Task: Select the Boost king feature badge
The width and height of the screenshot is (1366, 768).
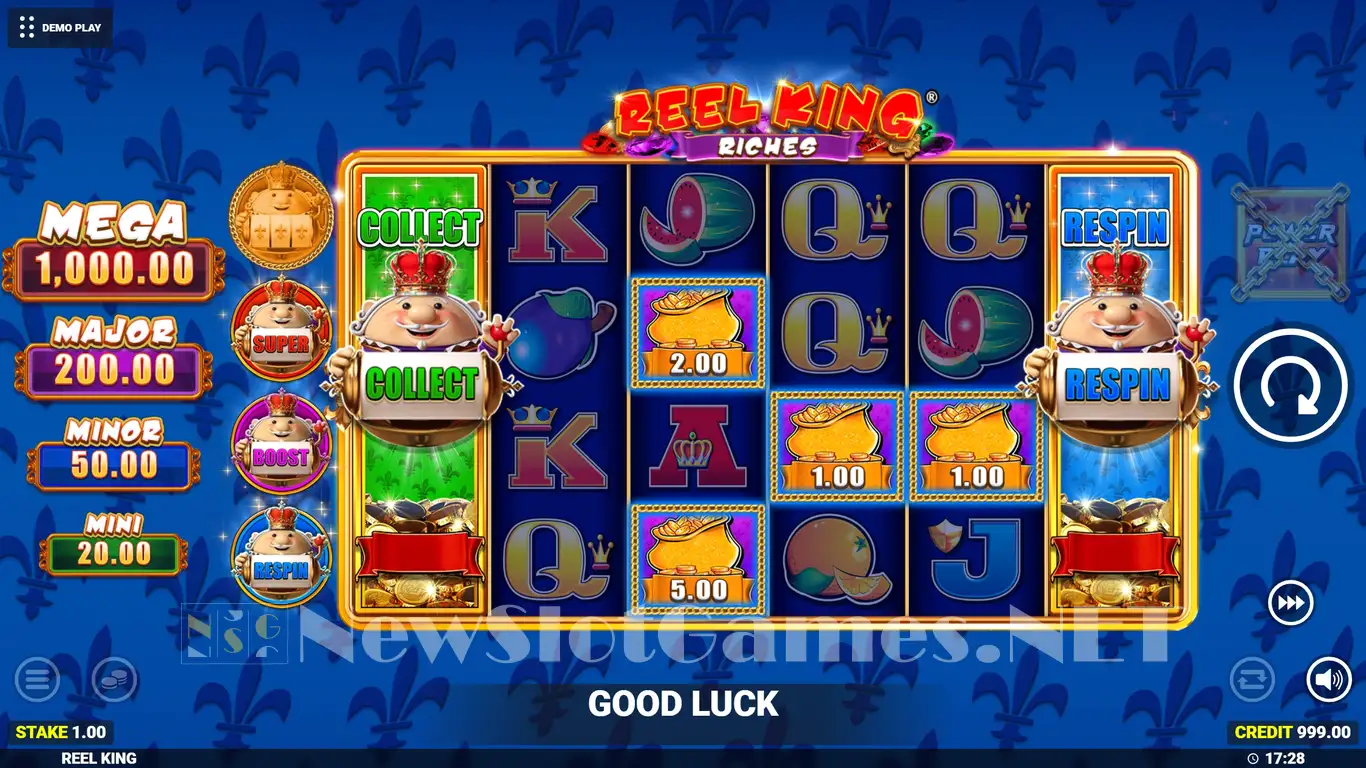Action: [x=281, y=443]
